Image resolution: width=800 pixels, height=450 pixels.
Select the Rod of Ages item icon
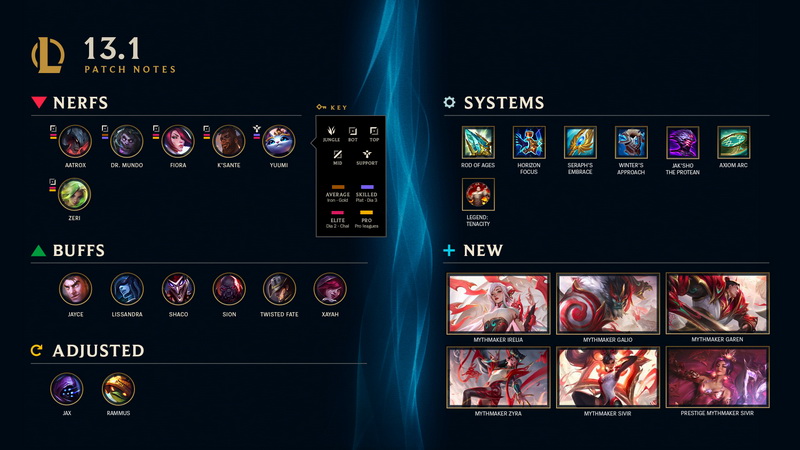click(478, 143)
